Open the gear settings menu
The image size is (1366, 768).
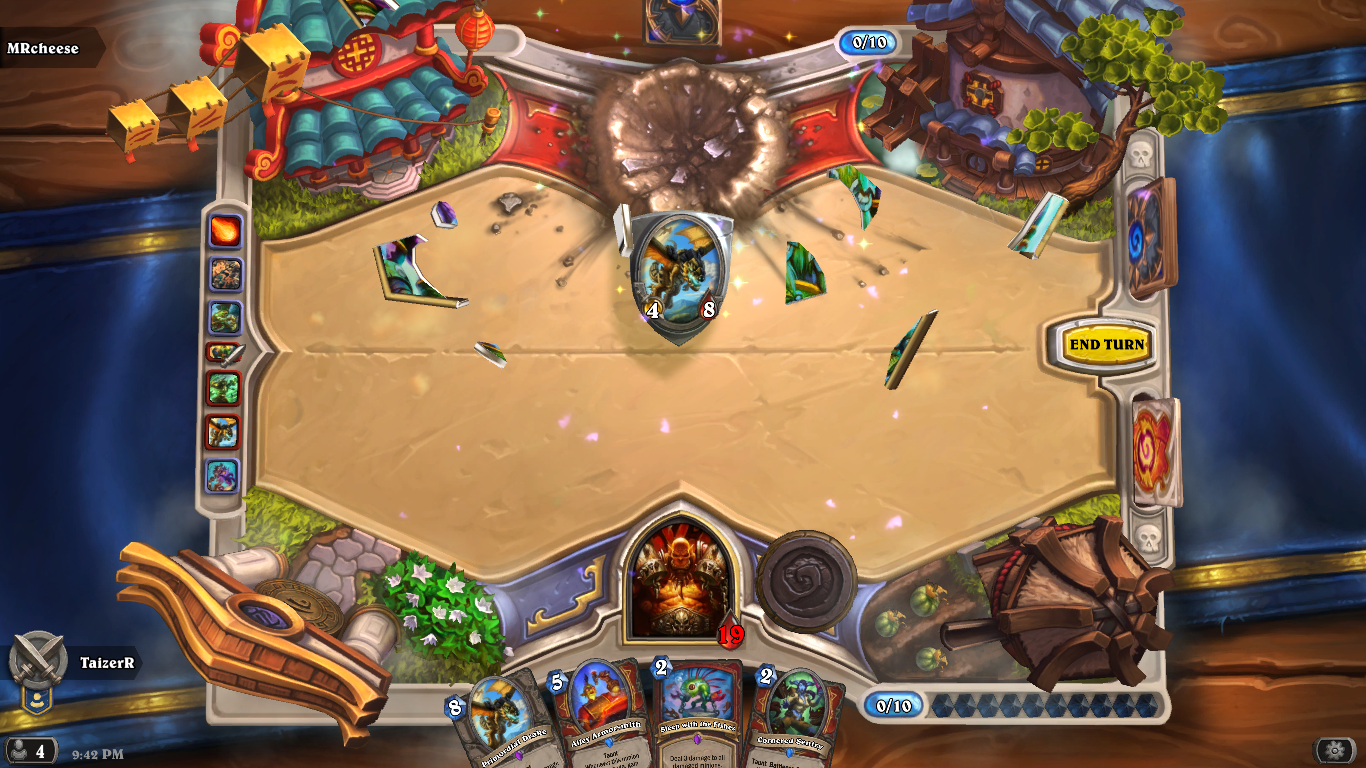coord(1334,750)
